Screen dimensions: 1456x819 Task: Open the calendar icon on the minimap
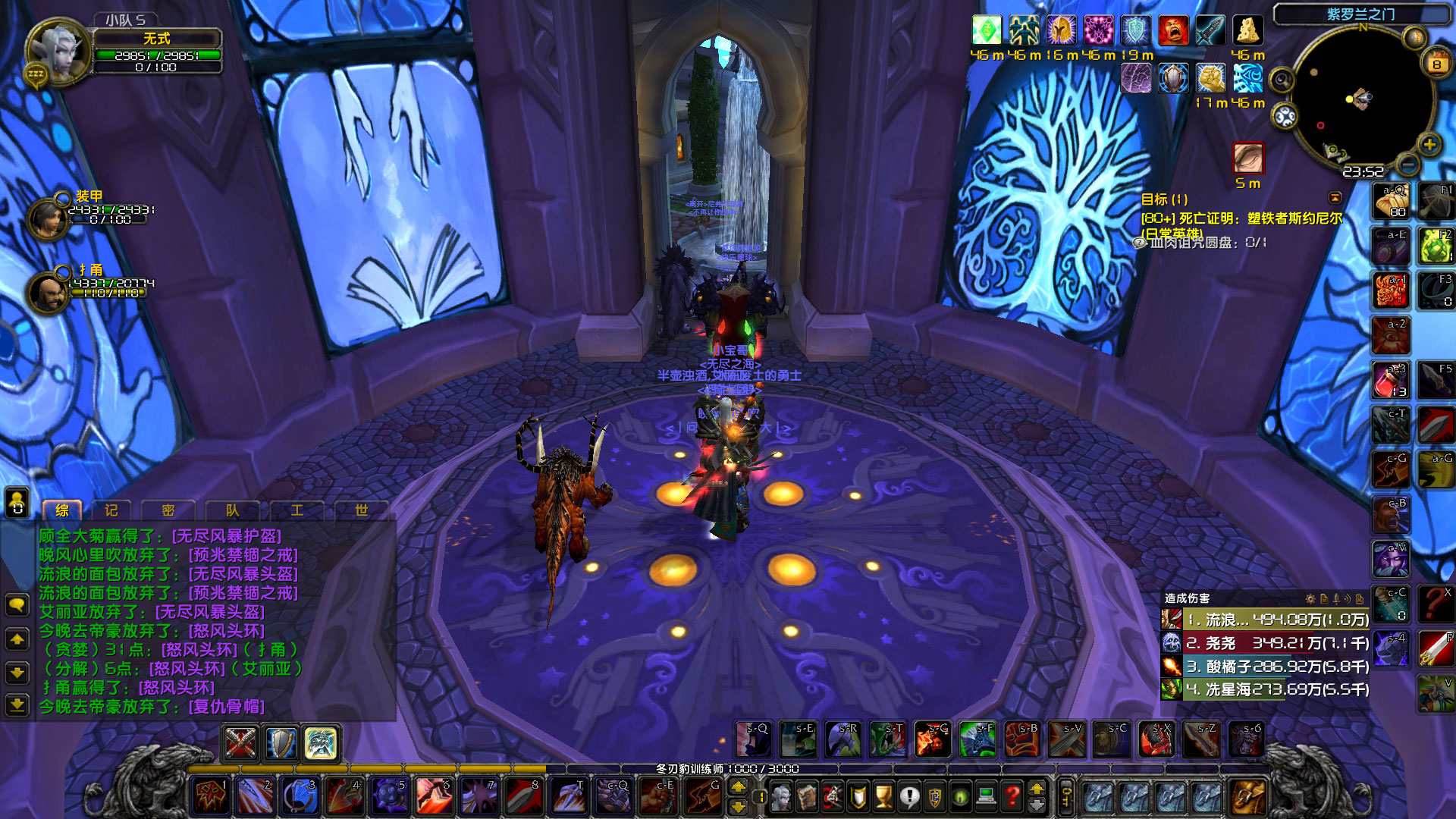pyautogui.click(x=1436, y=63)
